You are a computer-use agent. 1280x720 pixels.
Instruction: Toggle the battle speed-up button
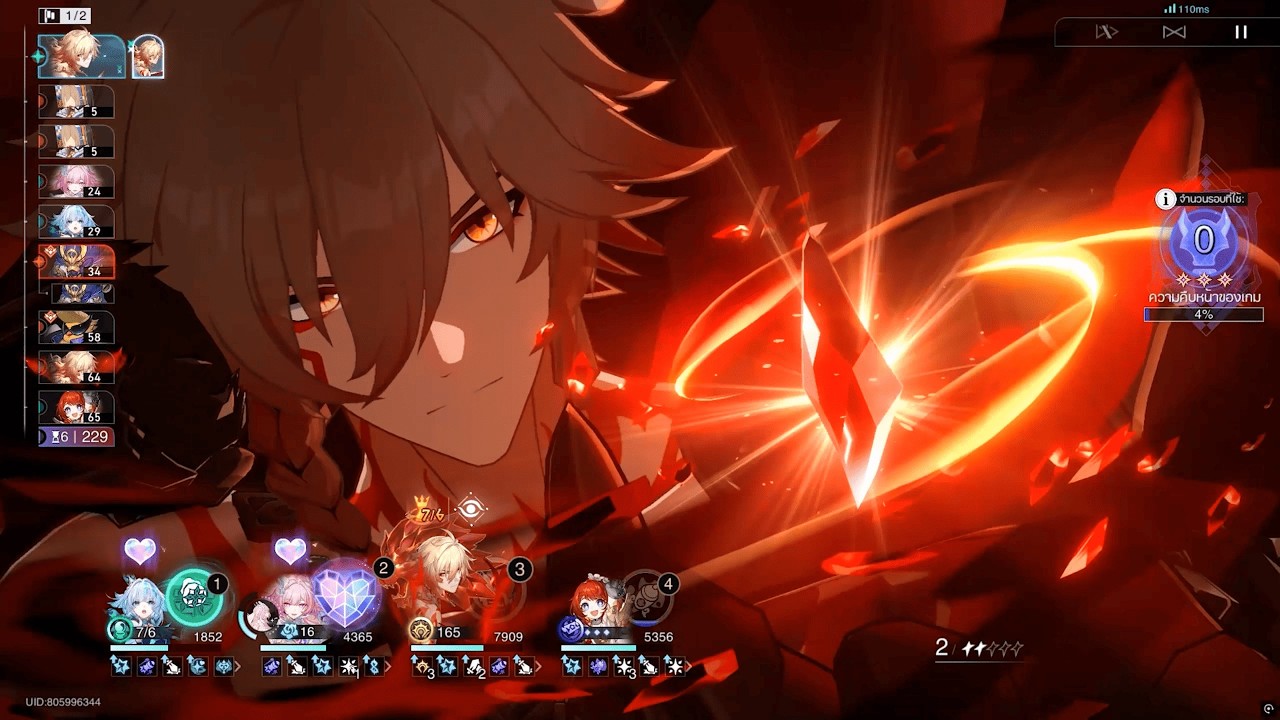pos(1174,32)
